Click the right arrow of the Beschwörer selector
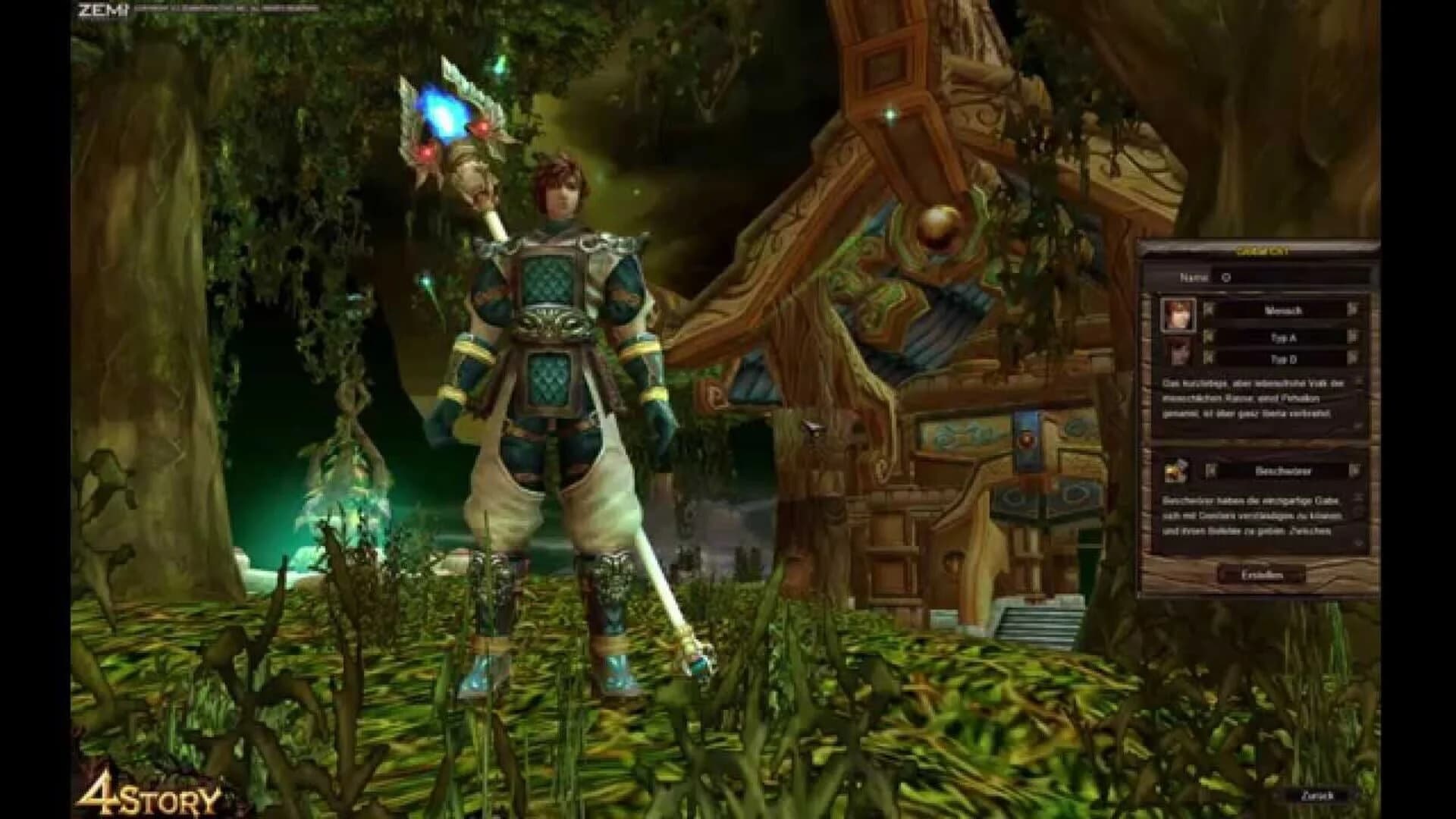 pos(1354,471)
